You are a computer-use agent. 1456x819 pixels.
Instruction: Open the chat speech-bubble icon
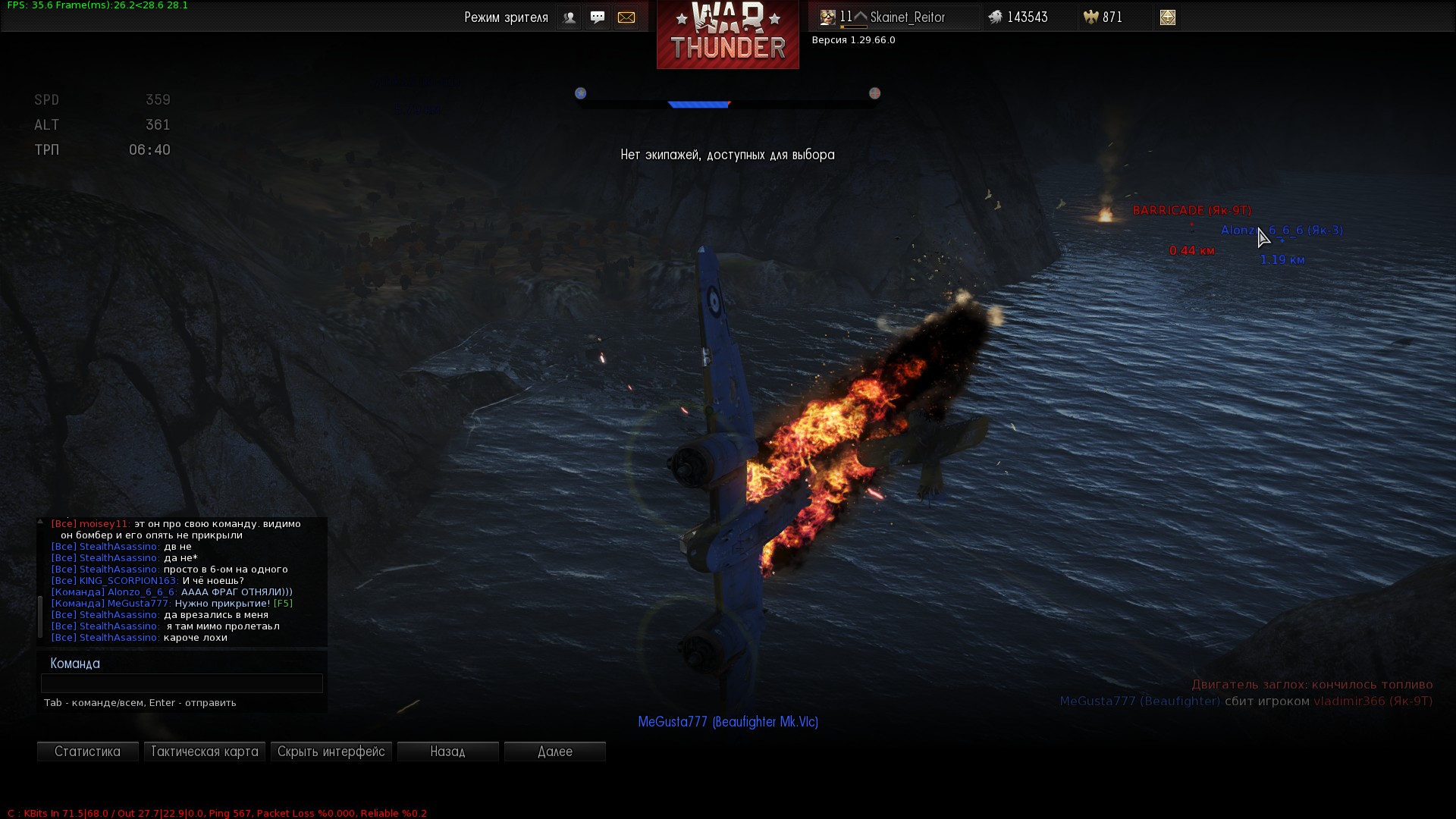(598, 17)
